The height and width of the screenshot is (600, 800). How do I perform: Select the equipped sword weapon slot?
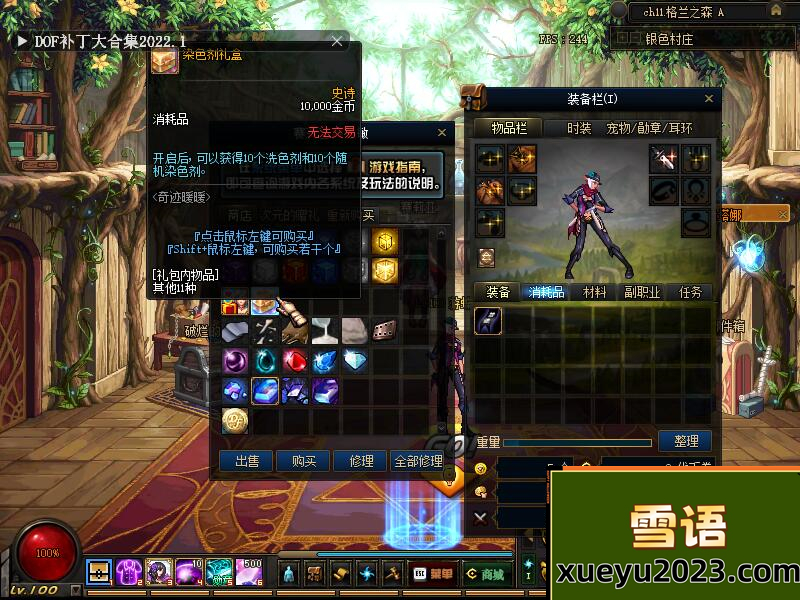[664, 158]
